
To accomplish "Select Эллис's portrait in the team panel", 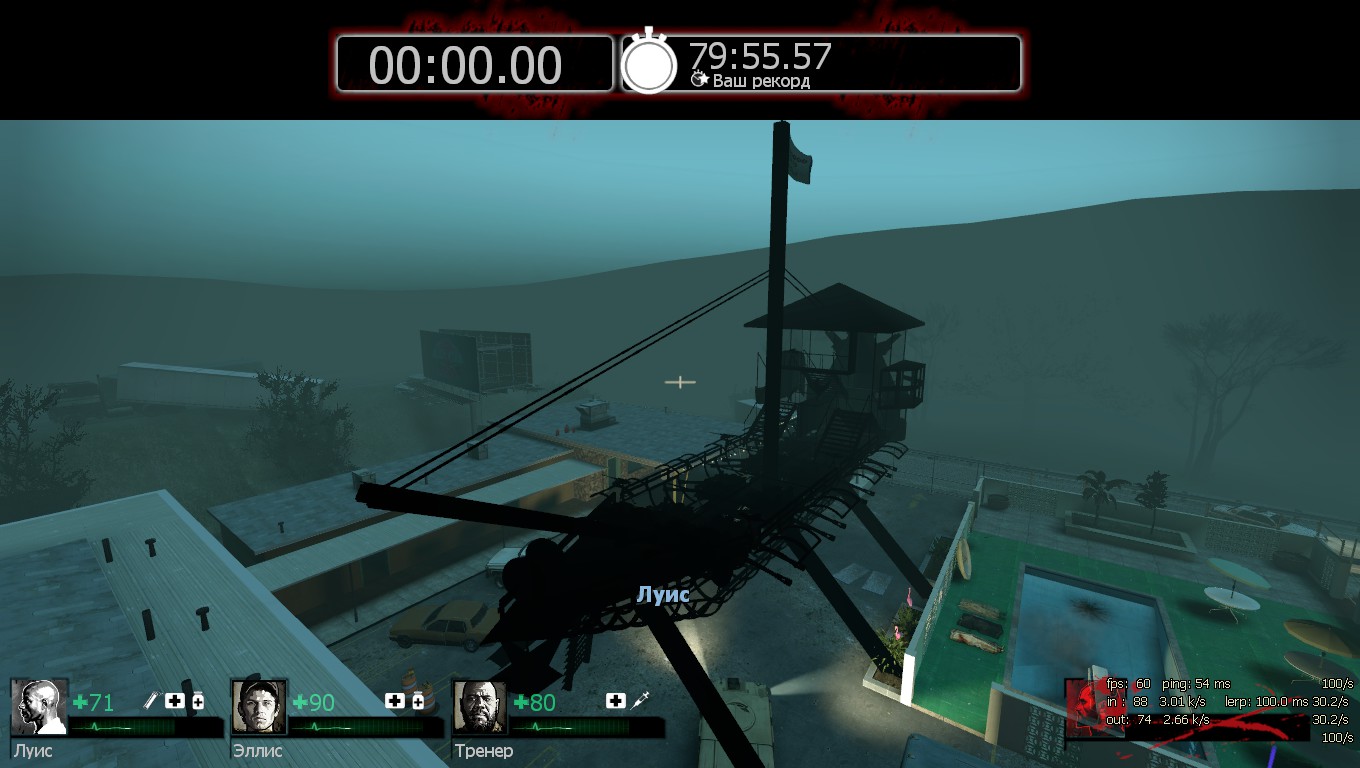I will pyautogui.click(x=259, y=708).
